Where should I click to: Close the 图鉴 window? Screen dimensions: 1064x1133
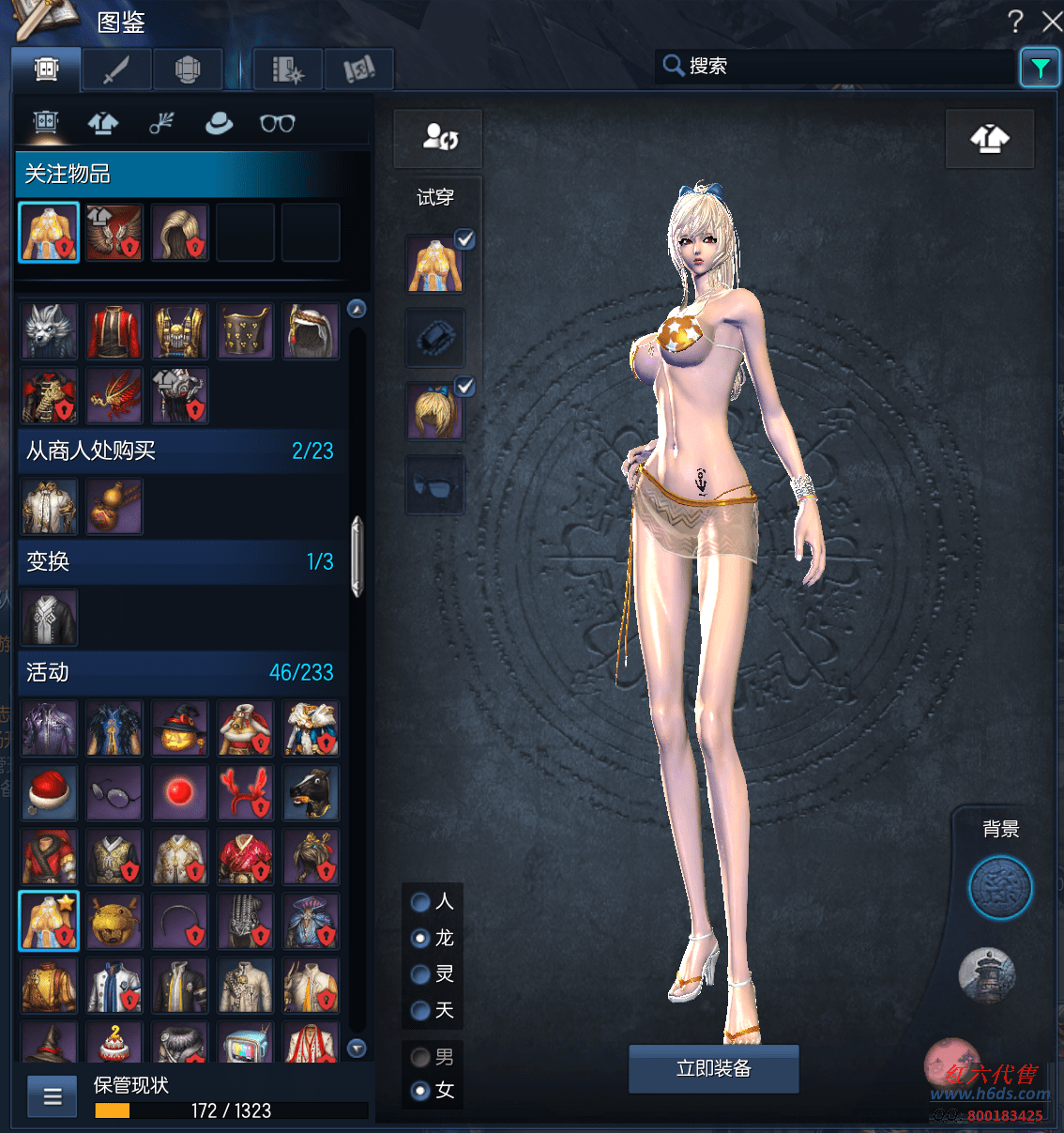(x=1052, y=21)
